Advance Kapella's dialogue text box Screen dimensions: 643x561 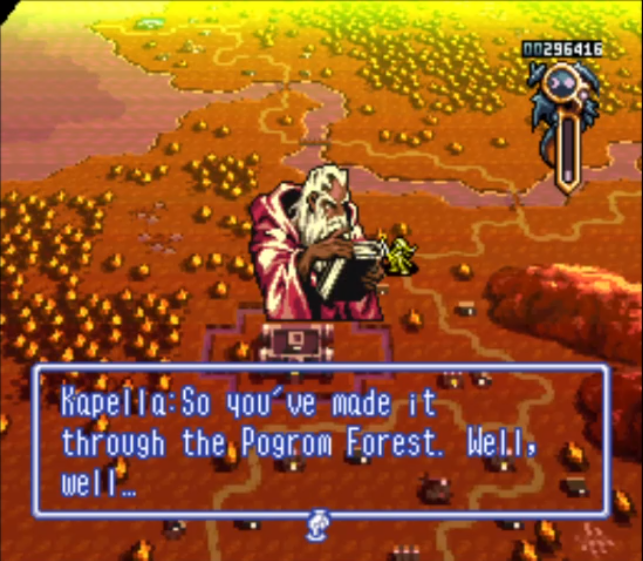(320, 441)
